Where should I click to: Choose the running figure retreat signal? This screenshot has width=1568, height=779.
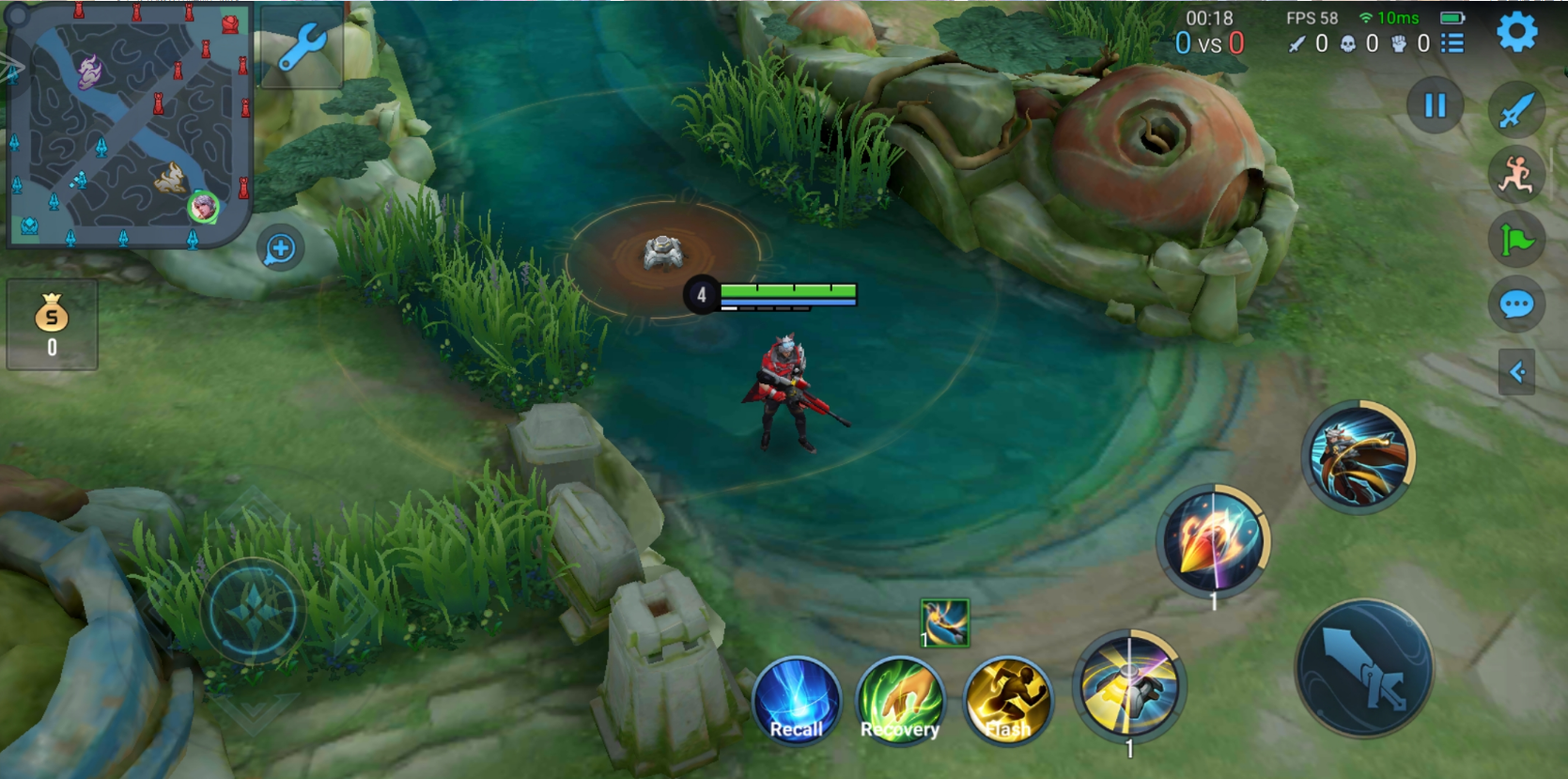pyautogui.click(x=1516, y=175)
